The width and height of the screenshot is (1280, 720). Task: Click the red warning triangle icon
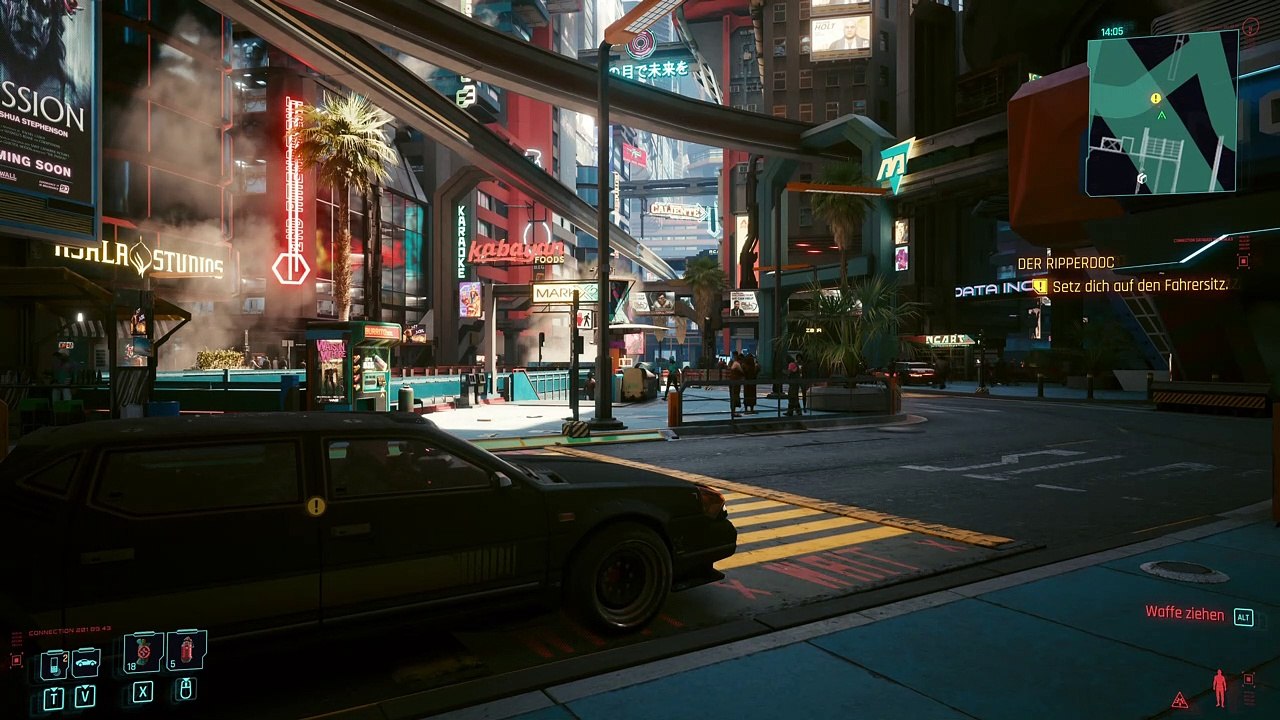click(x=1180, y=699)
